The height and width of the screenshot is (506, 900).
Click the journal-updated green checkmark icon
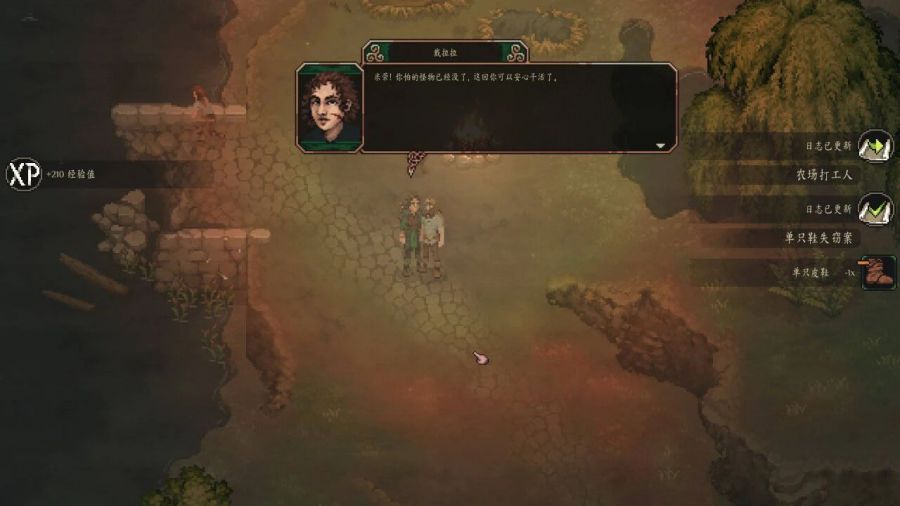pyautogui.click(x=876, y=208)
